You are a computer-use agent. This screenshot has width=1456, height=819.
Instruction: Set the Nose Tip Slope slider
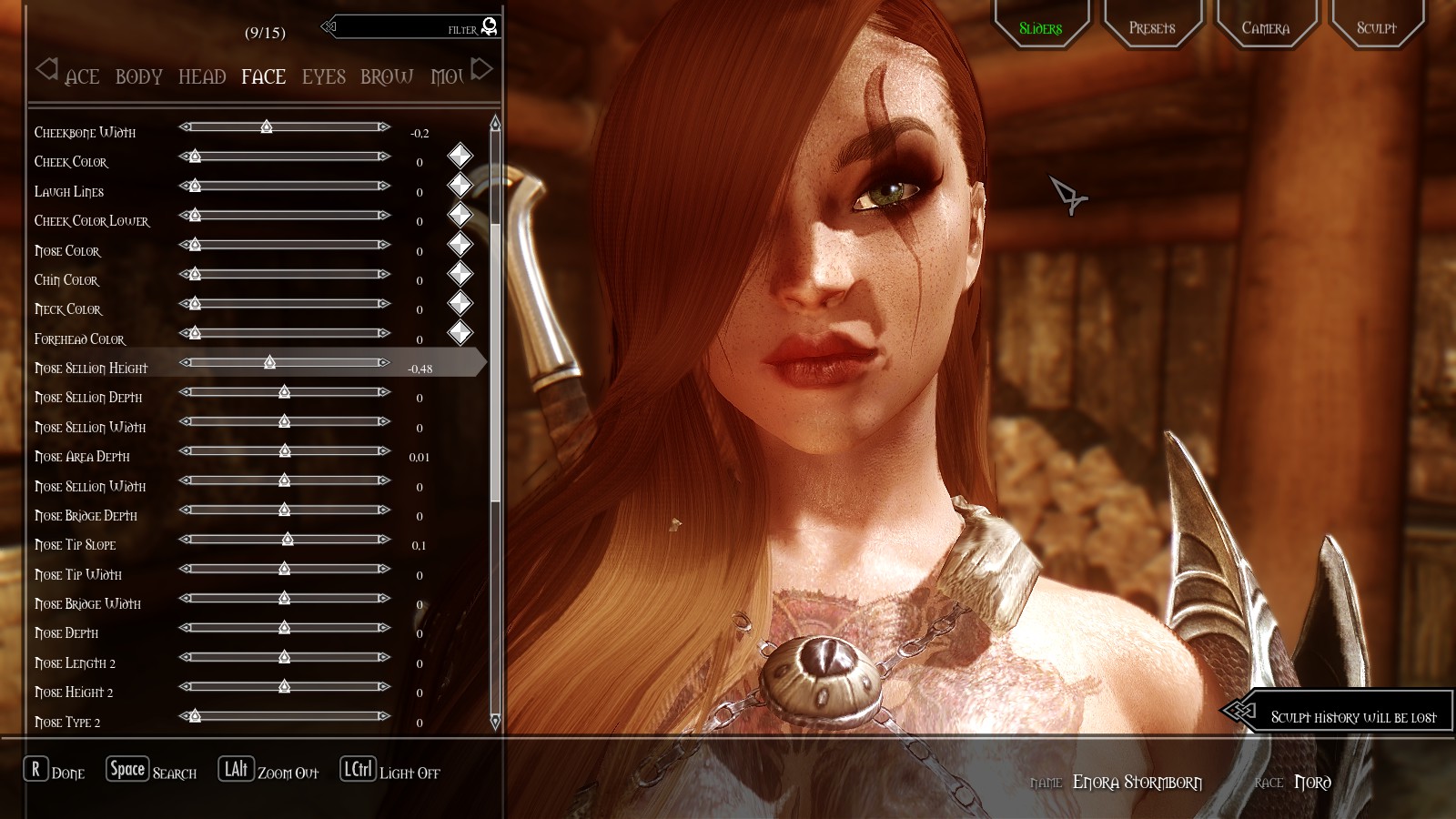tap(285, 539)
